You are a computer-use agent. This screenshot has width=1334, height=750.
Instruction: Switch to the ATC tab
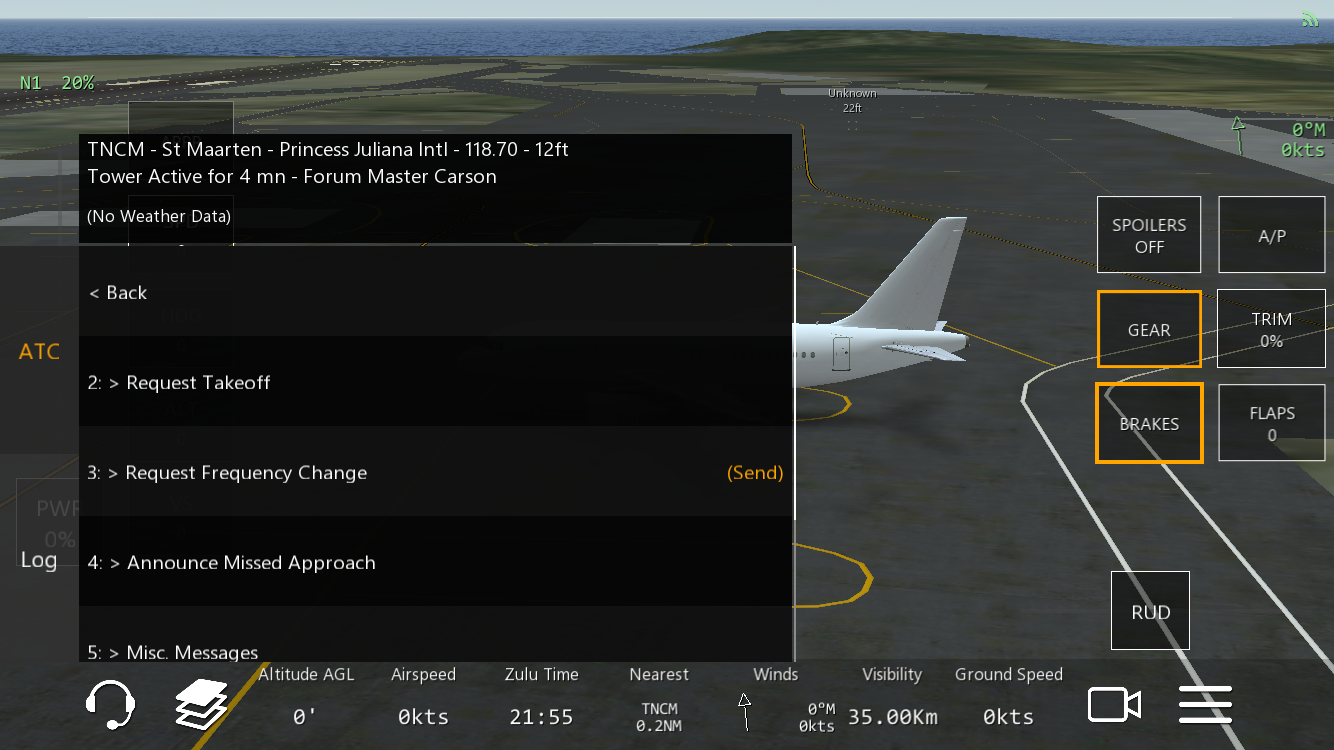[x=39, y=352]
